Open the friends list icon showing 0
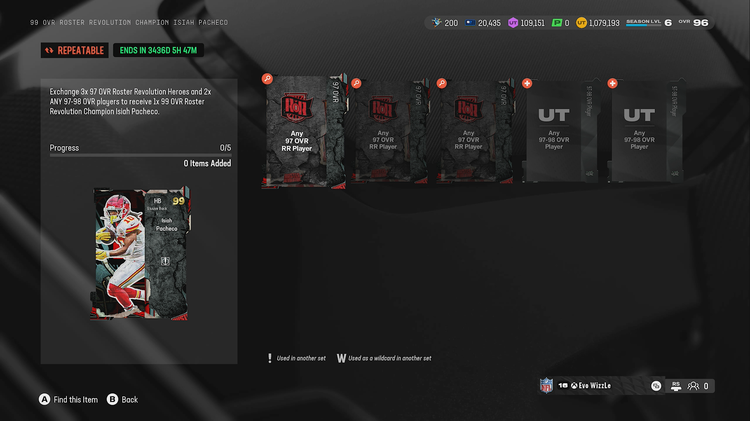 point(699,386)
